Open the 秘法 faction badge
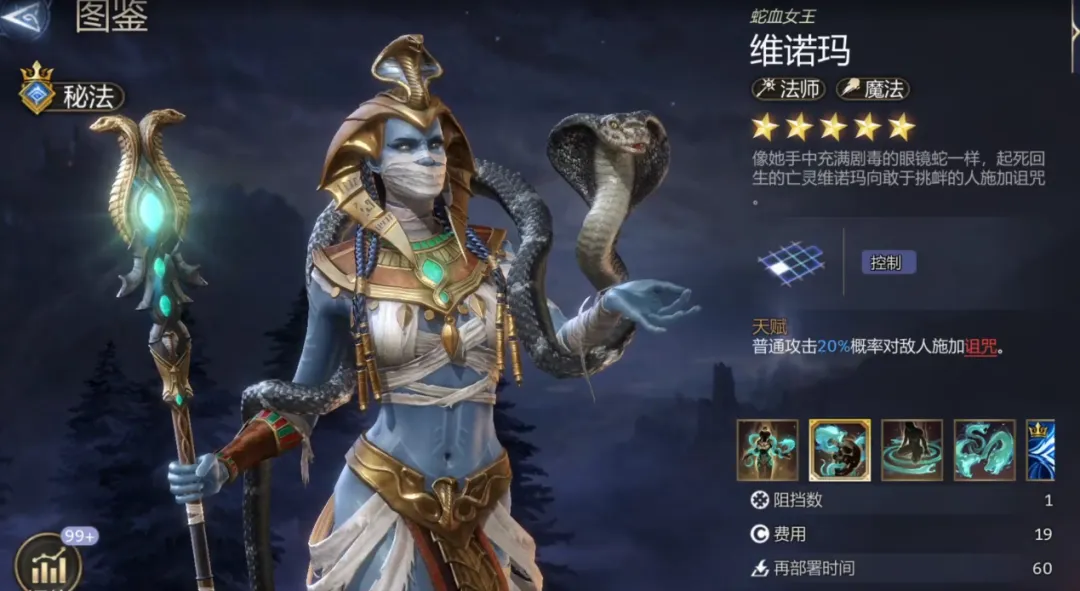 point(72,96)
